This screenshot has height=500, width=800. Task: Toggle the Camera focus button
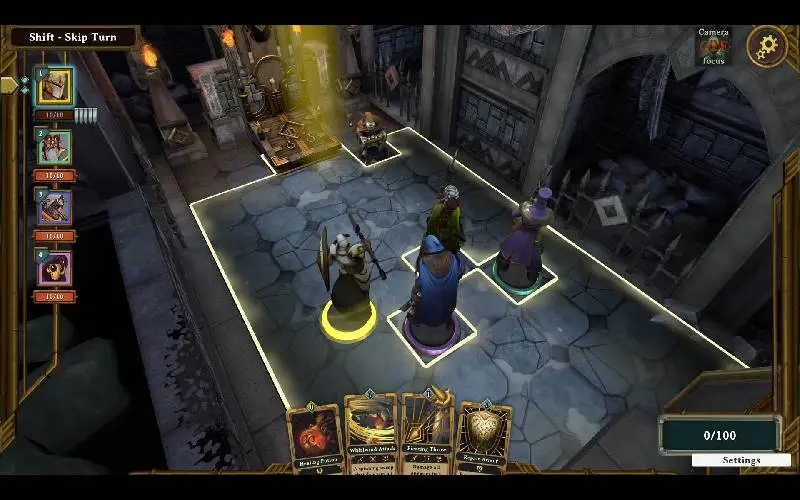[x=714, y=47]
